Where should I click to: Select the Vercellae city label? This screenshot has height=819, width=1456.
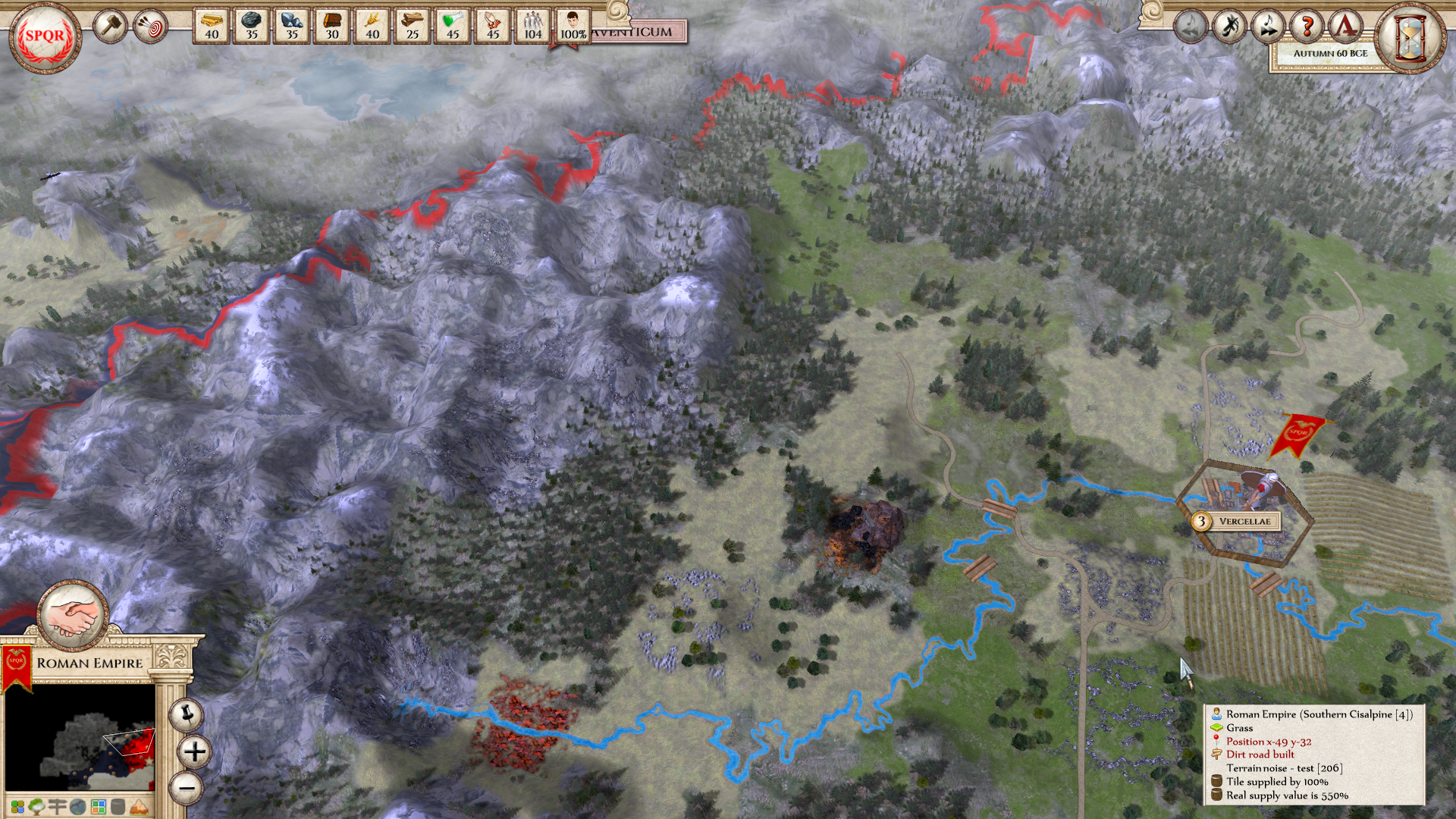coord(1244,522)
